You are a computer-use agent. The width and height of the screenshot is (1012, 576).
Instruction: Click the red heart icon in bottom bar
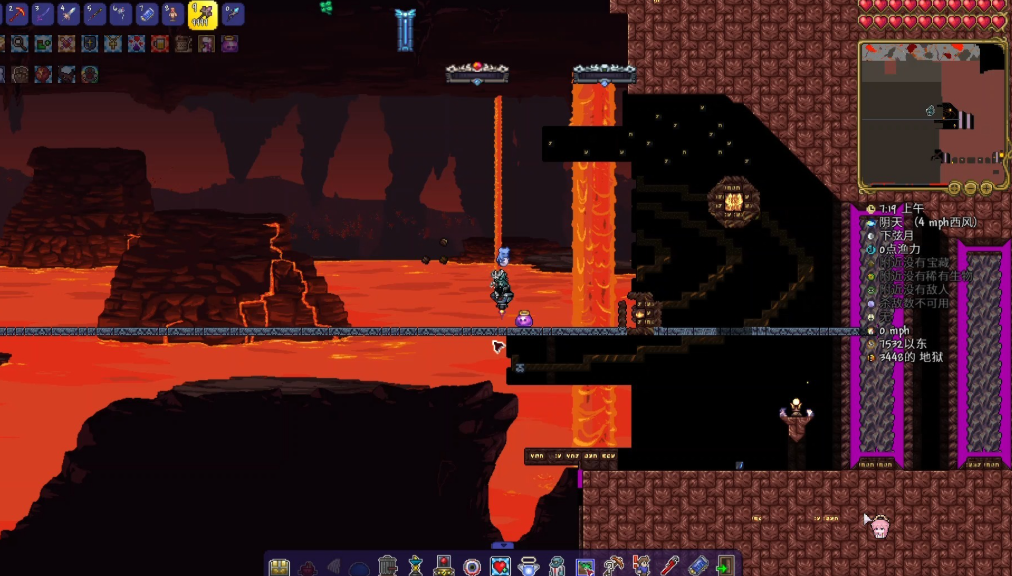500,566
